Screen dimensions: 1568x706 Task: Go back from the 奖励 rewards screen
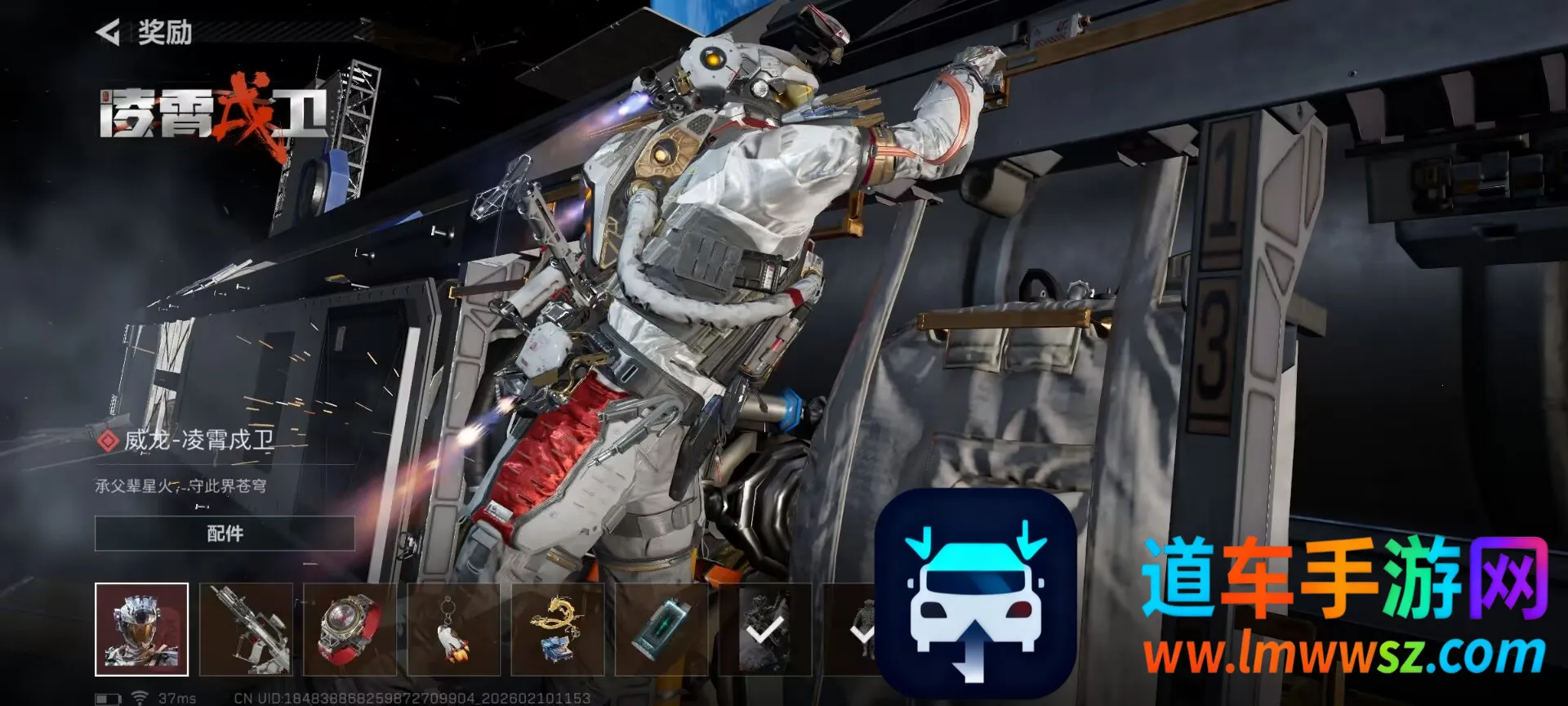109,33
